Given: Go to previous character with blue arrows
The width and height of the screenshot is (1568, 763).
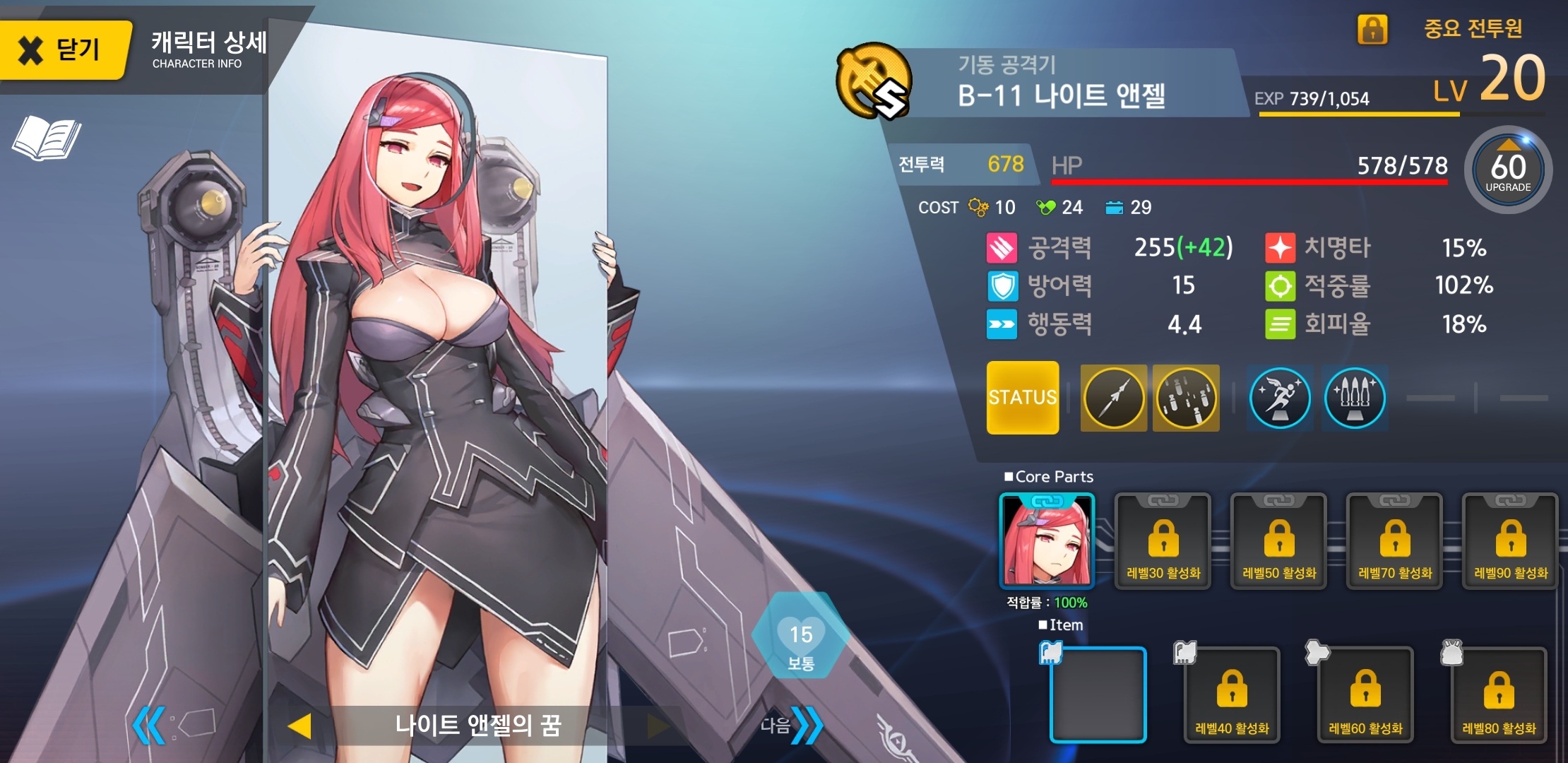Looking at the screenshot, I should click(x=150, y=725).
